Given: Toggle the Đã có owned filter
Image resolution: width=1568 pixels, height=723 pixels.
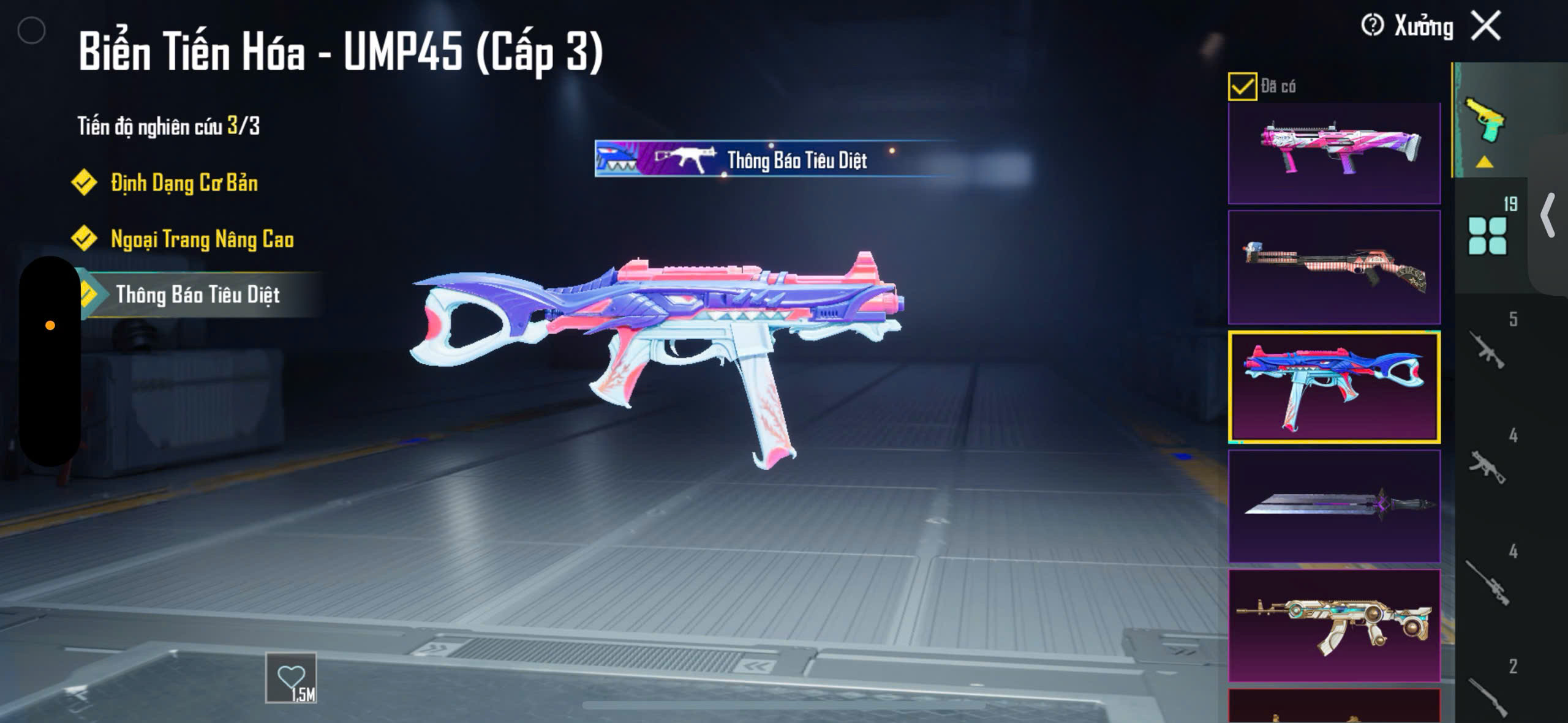Looking at the screenshot, I should (1242, 86).
